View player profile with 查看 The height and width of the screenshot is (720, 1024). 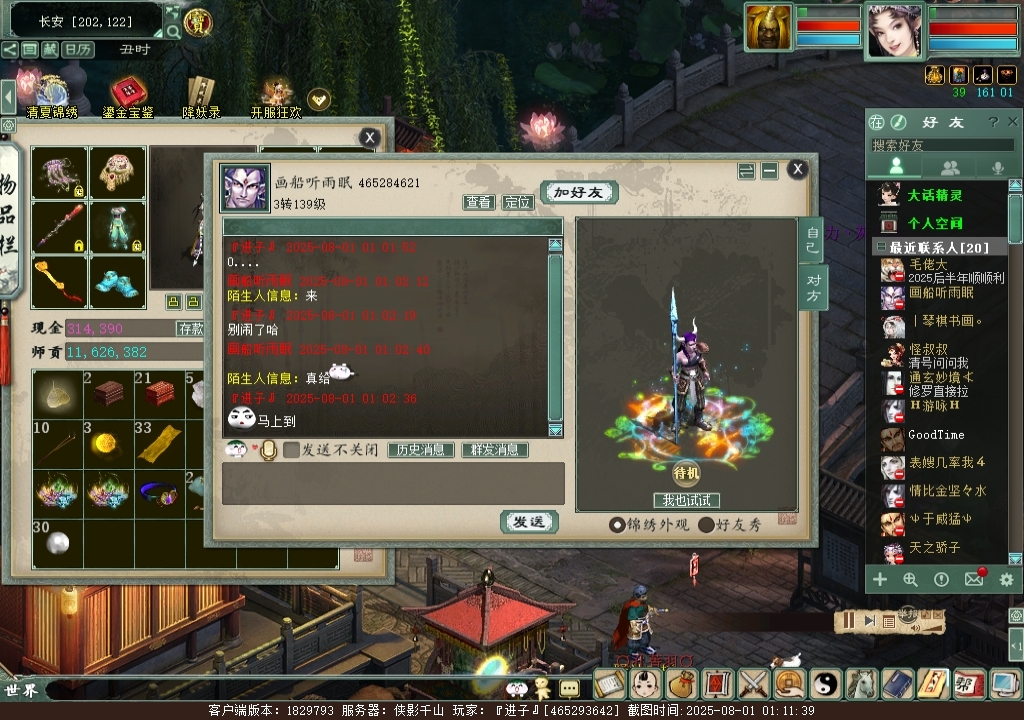tap(479, 202)
